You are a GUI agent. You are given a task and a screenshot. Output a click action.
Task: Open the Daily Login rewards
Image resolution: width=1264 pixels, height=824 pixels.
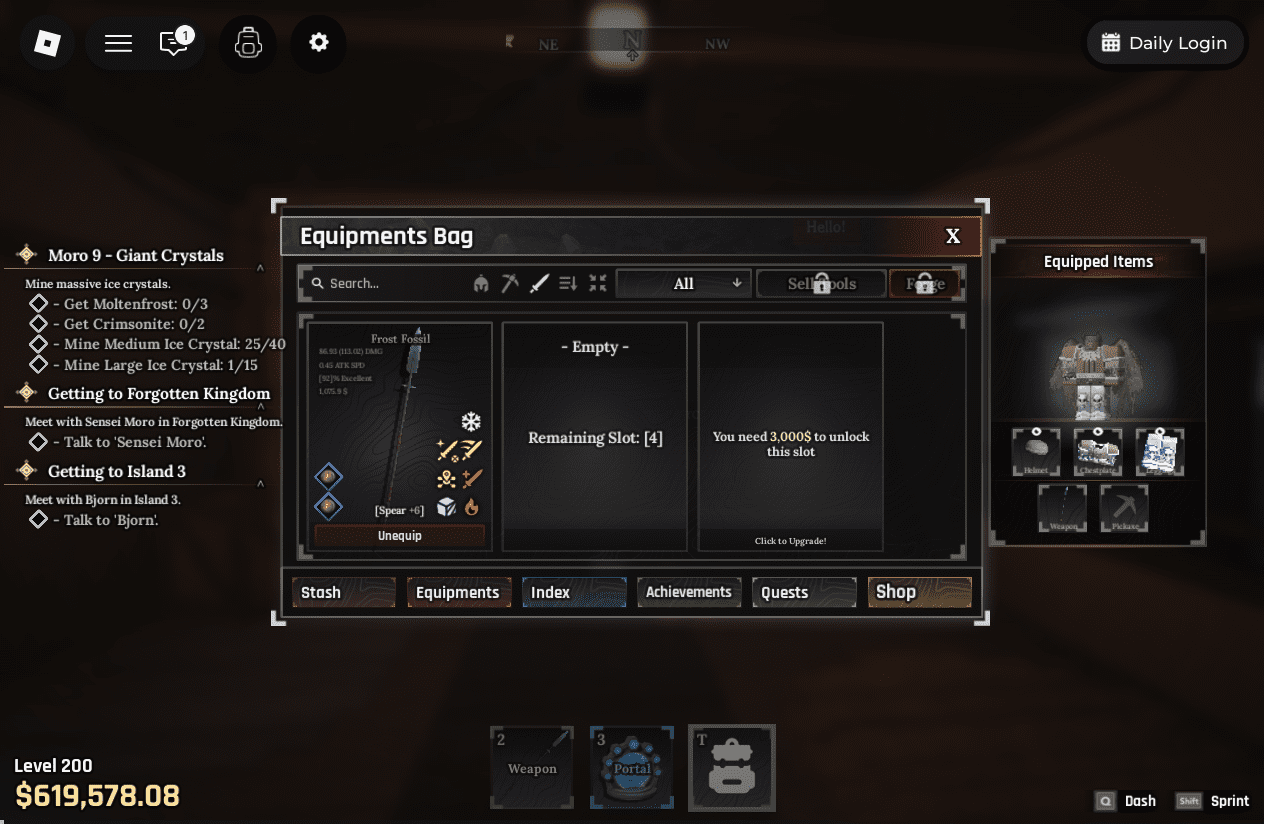[1164, 43]
